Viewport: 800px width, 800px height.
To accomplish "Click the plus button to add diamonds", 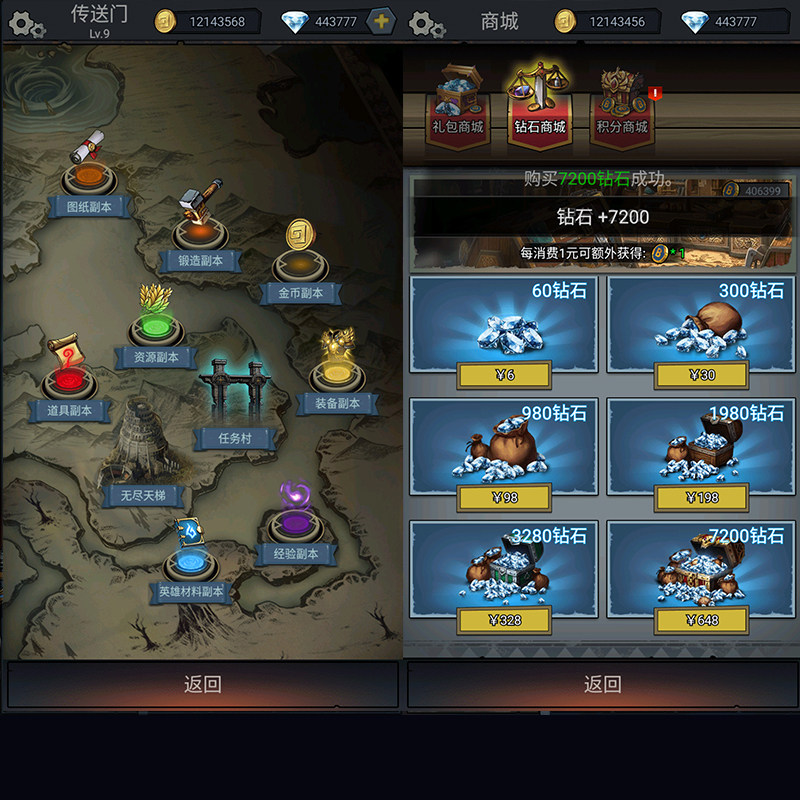I will [381, 21].
